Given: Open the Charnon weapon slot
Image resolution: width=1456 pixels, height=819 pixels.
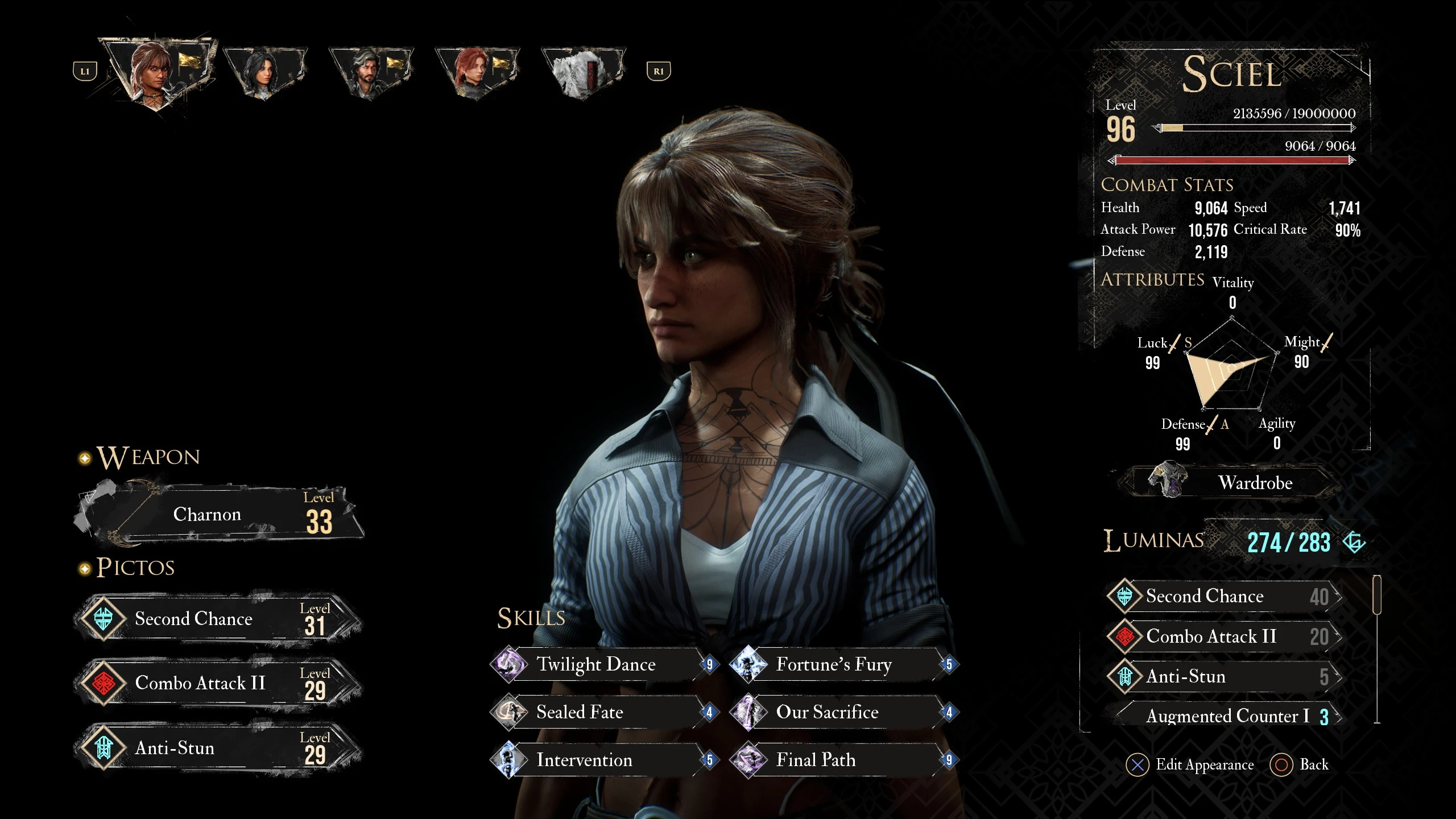Looking at the screenshot, I should [x=219, y=515].
